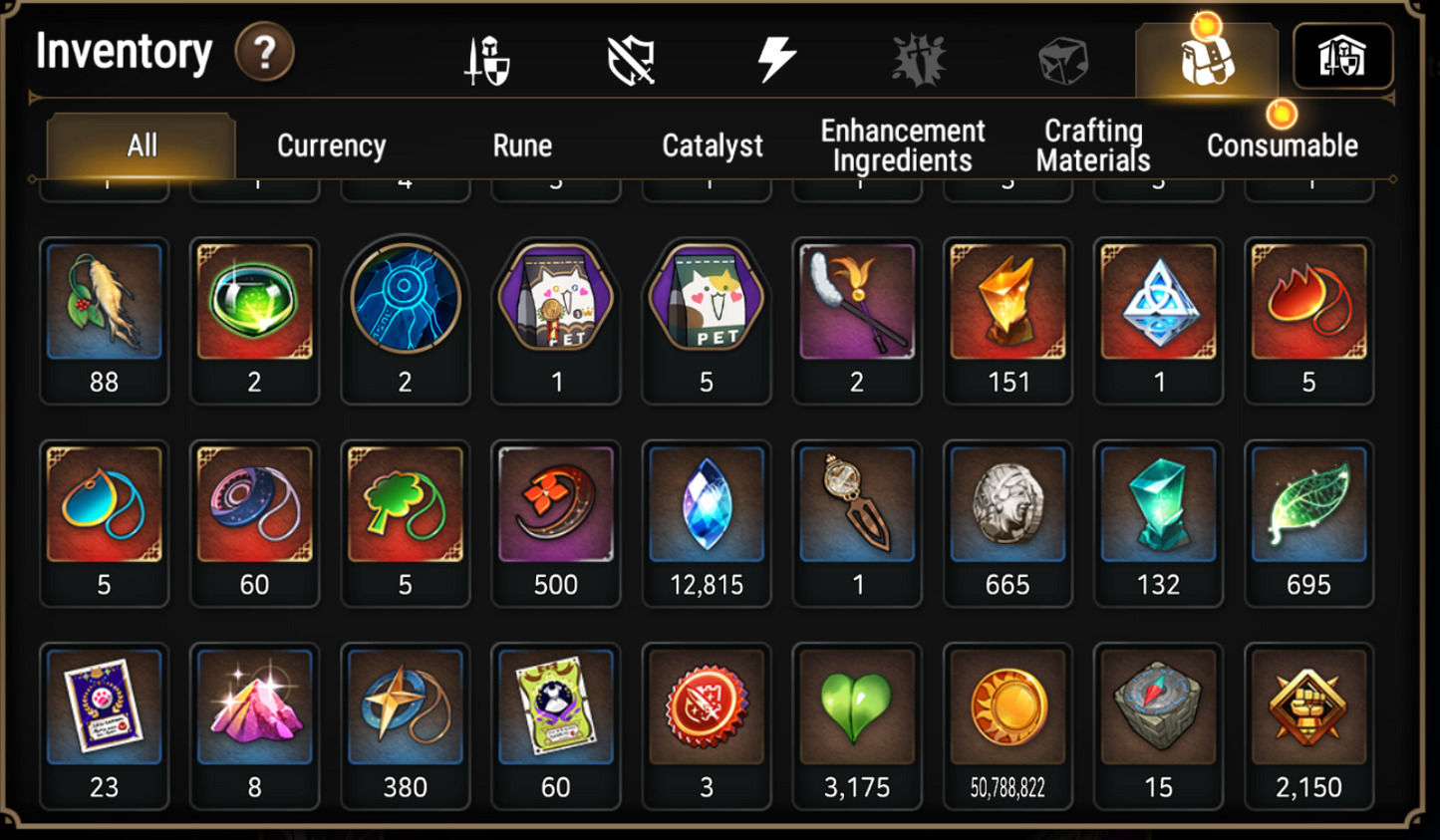This screenshot has width=1440, height=840.
Task: Click the blue crystal item counted 12,815
Action: 706,506
